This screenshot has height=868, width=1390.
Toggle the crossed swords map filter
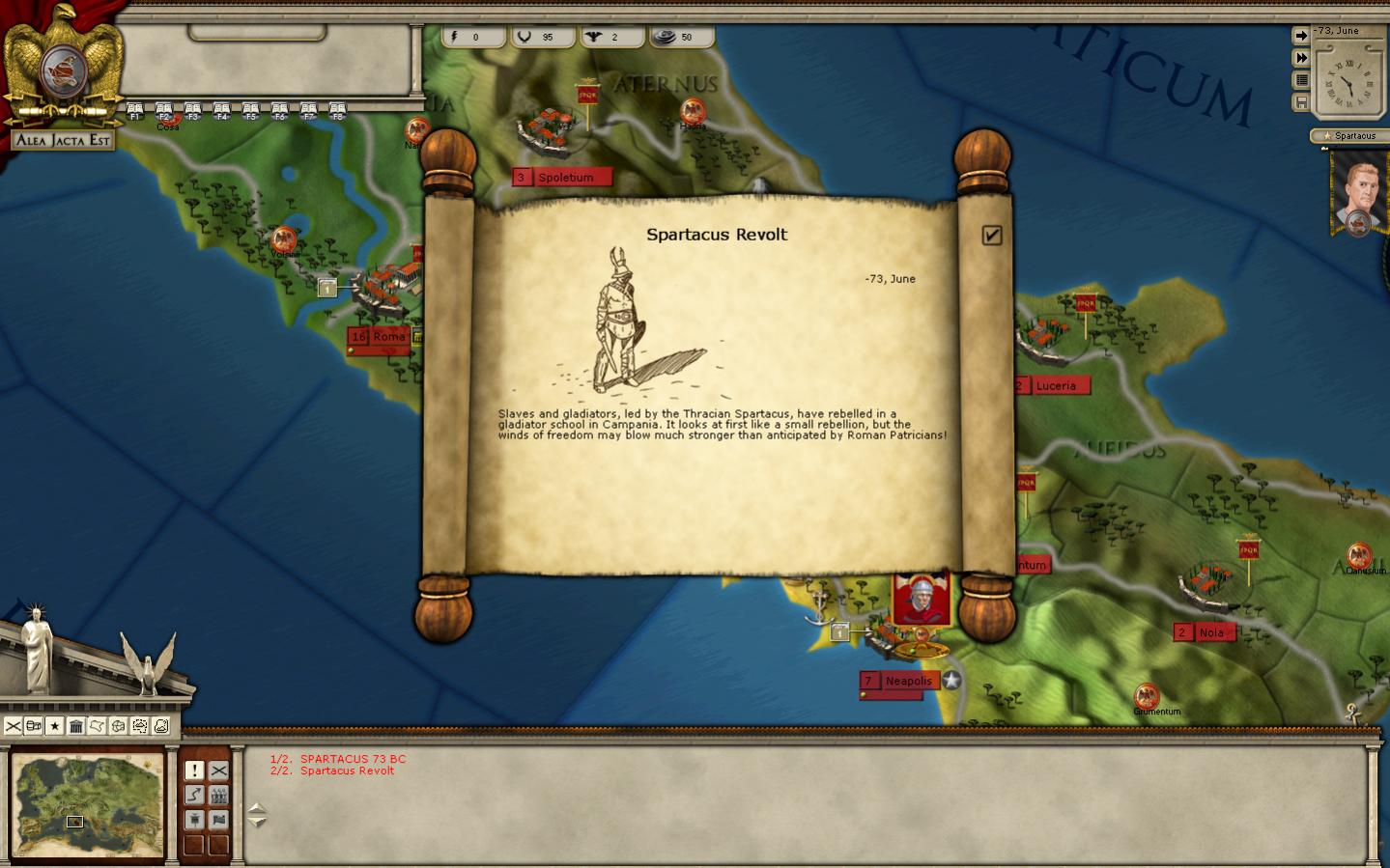pyautogui.click(x=14, y=726)
